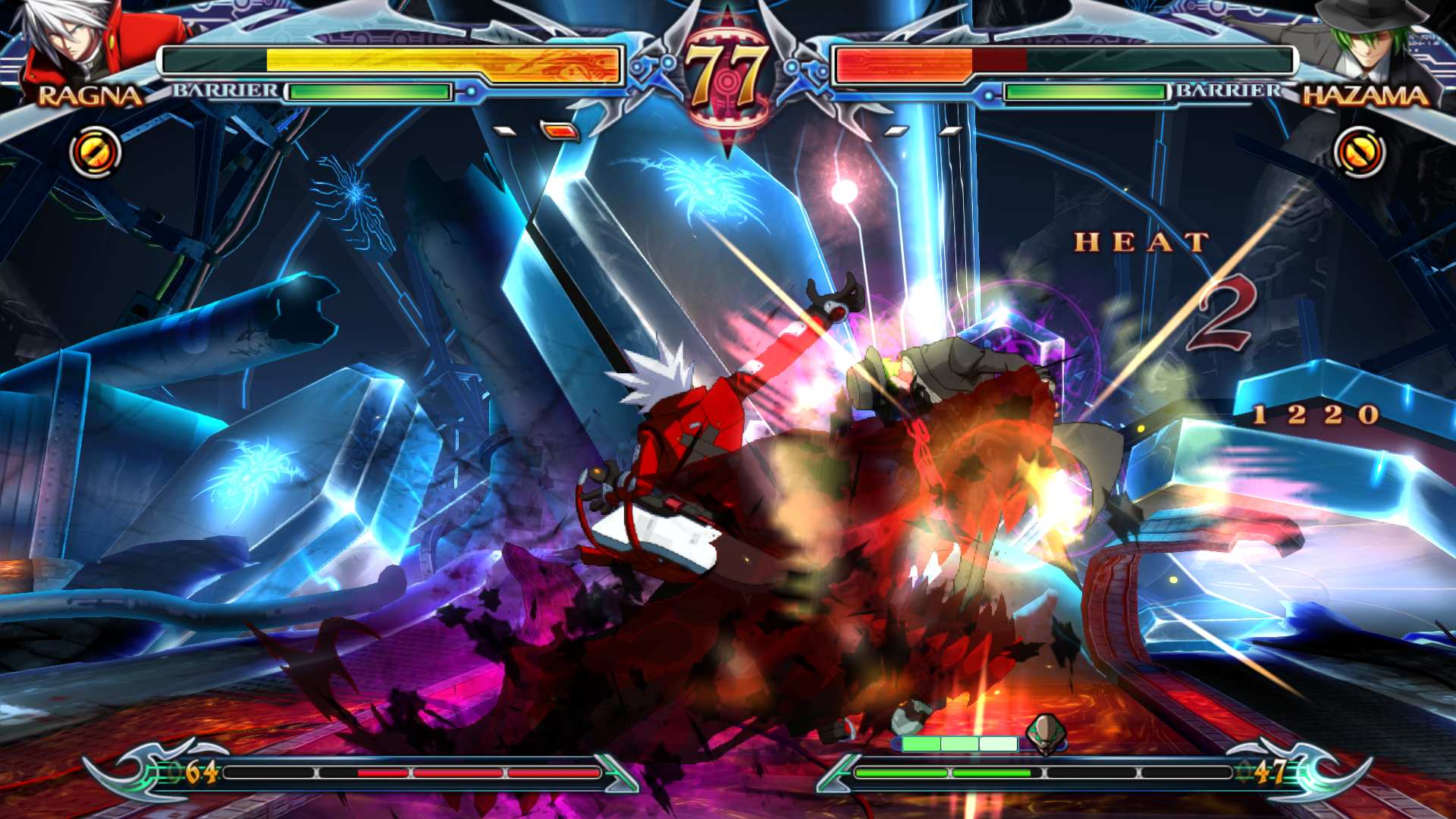1456x819 pixels.
Task: Select Hazama's round burst icon
Action: pyautogui.click(x=1359, y=152)
